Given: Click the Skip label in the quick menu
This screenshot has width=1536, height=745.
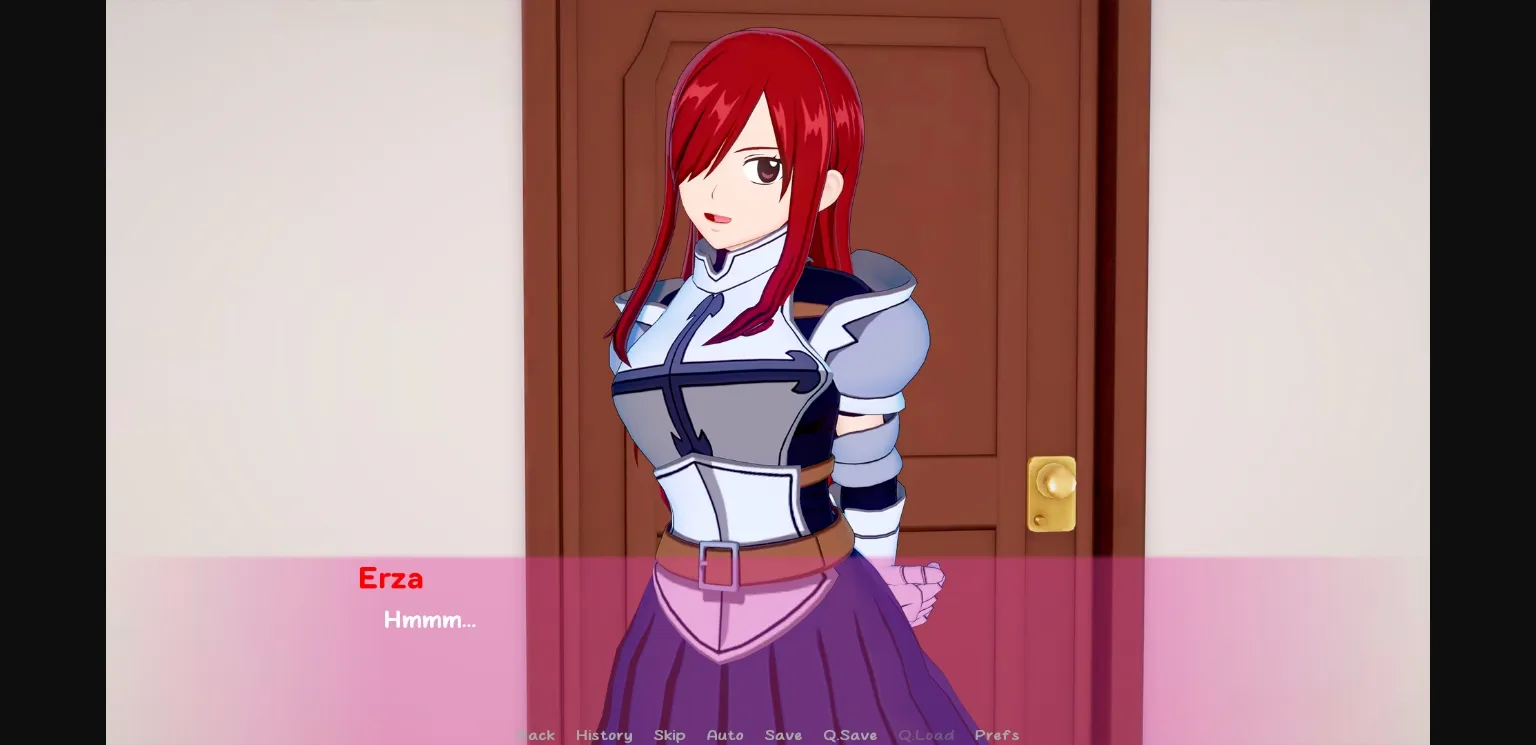Looking at the screenshot, I should (x=669, y=735).
